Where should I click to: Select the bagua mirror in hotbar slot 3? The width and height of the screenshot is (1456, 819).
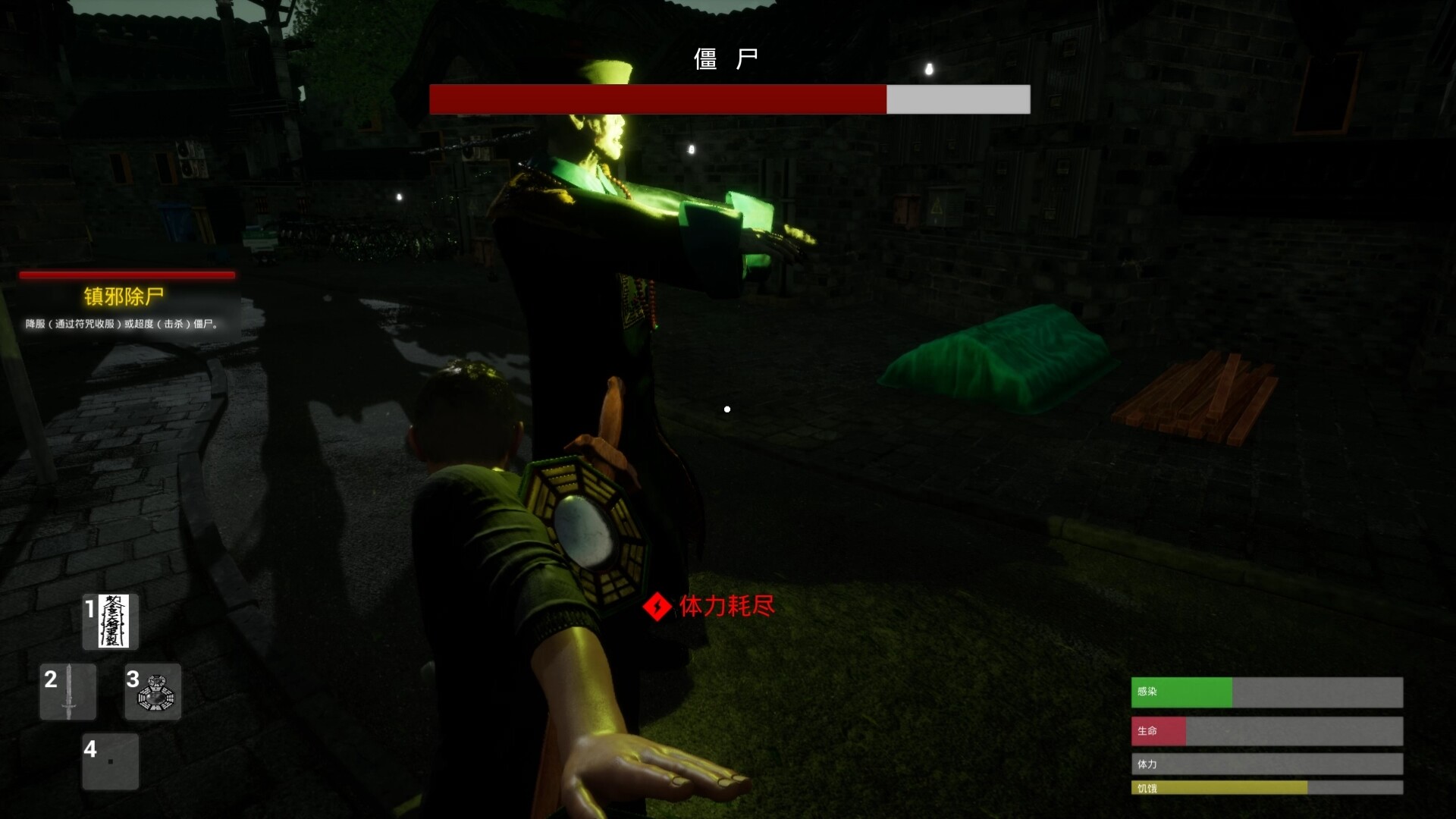pos(152,691)
